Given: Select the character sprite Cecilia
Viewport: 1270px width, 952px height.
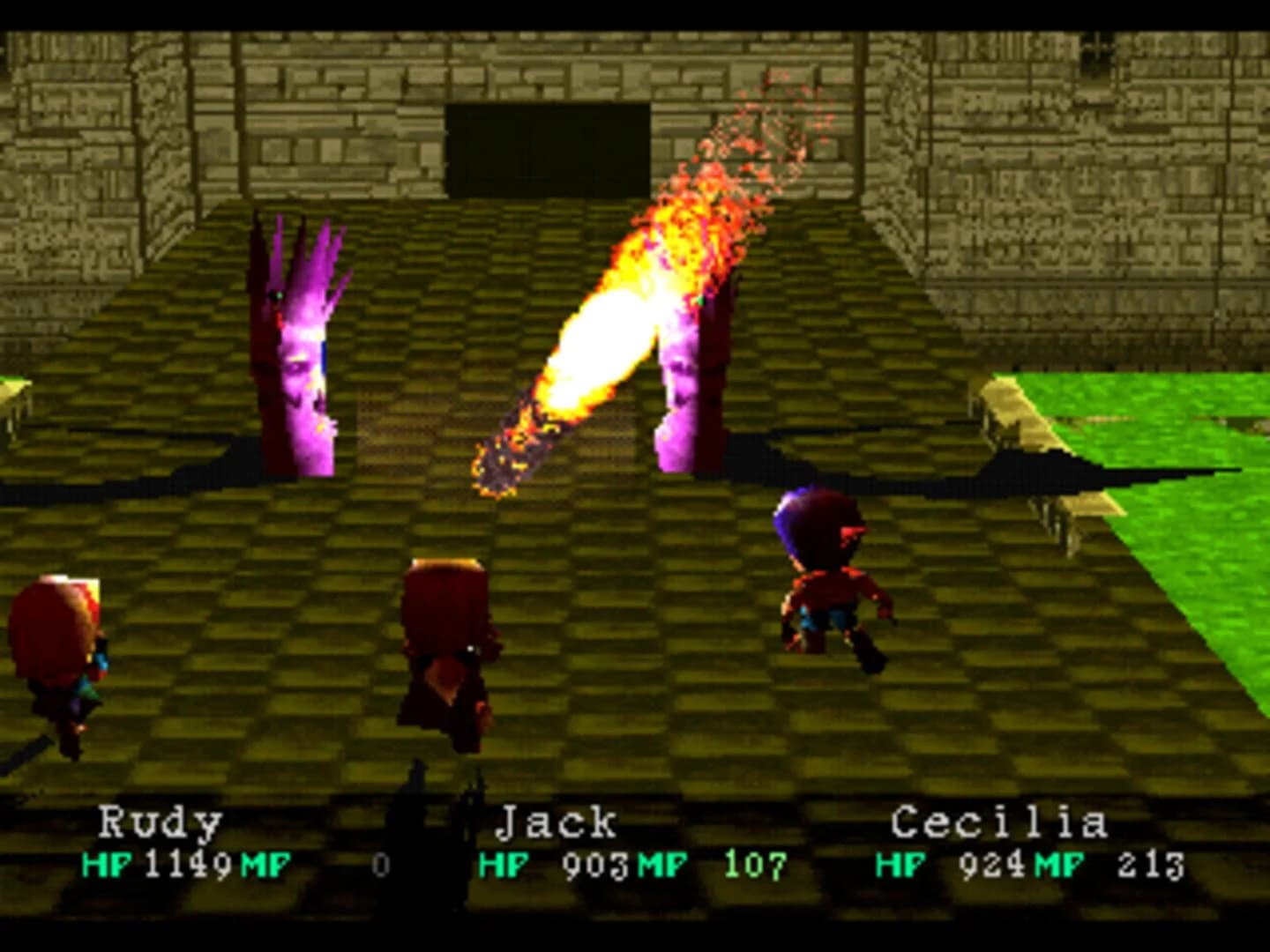Looking at the screenshot, I should 829,582.
